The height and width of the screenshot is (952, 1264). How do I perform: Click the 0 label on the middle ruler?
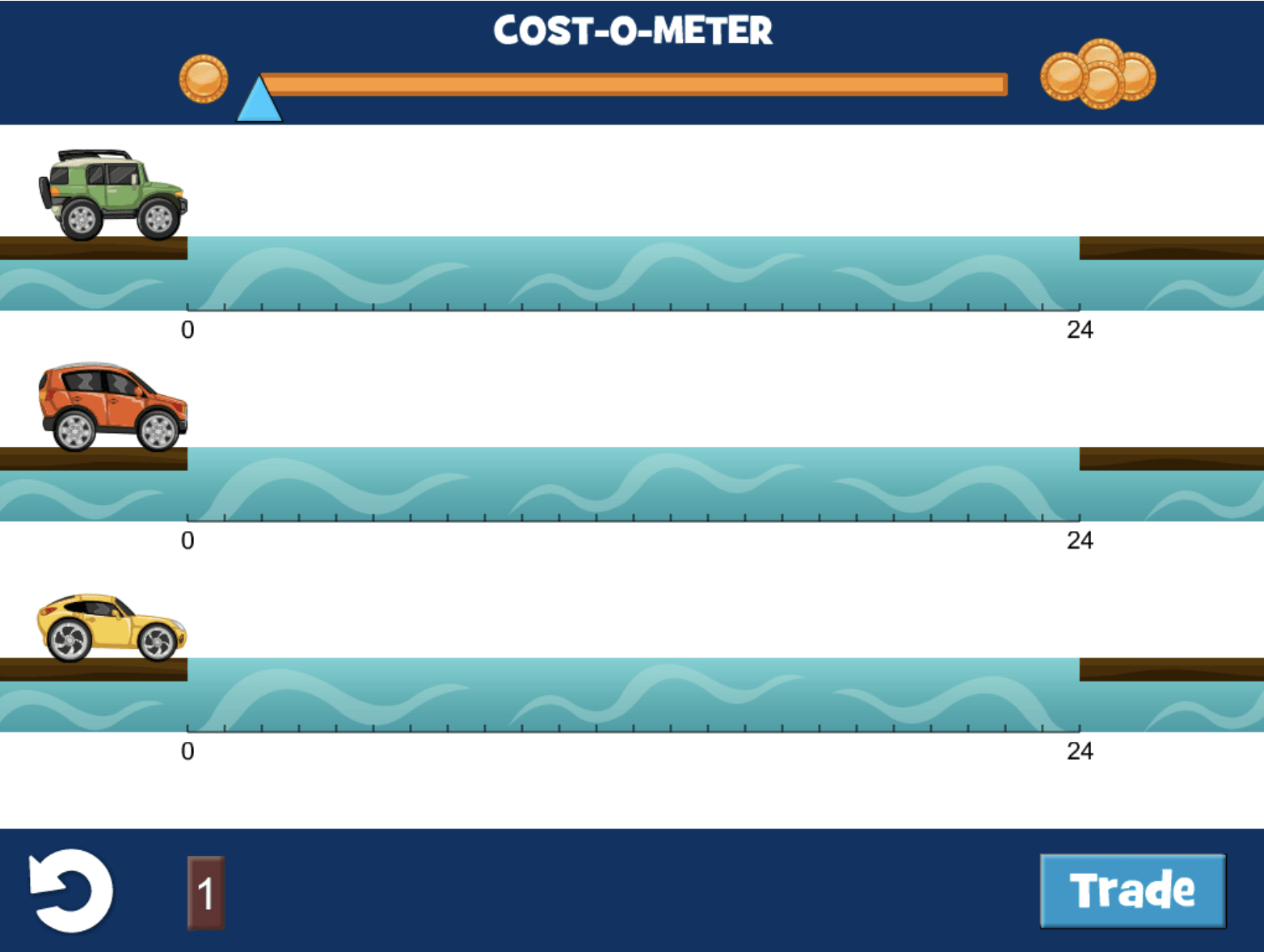pos(187,541)
